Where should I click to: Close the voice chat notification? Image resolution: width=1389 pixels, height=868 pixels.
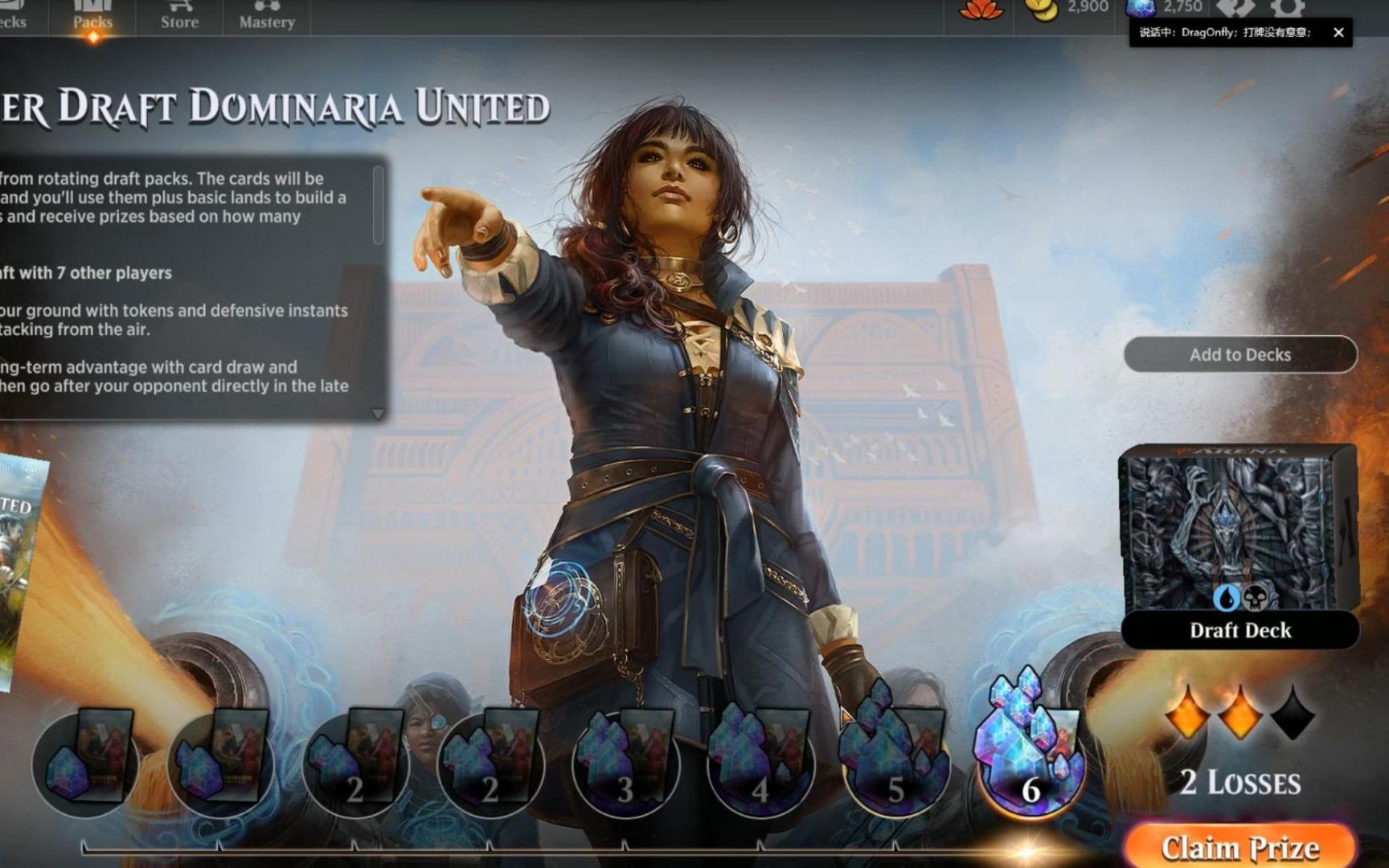(1338, 32)
